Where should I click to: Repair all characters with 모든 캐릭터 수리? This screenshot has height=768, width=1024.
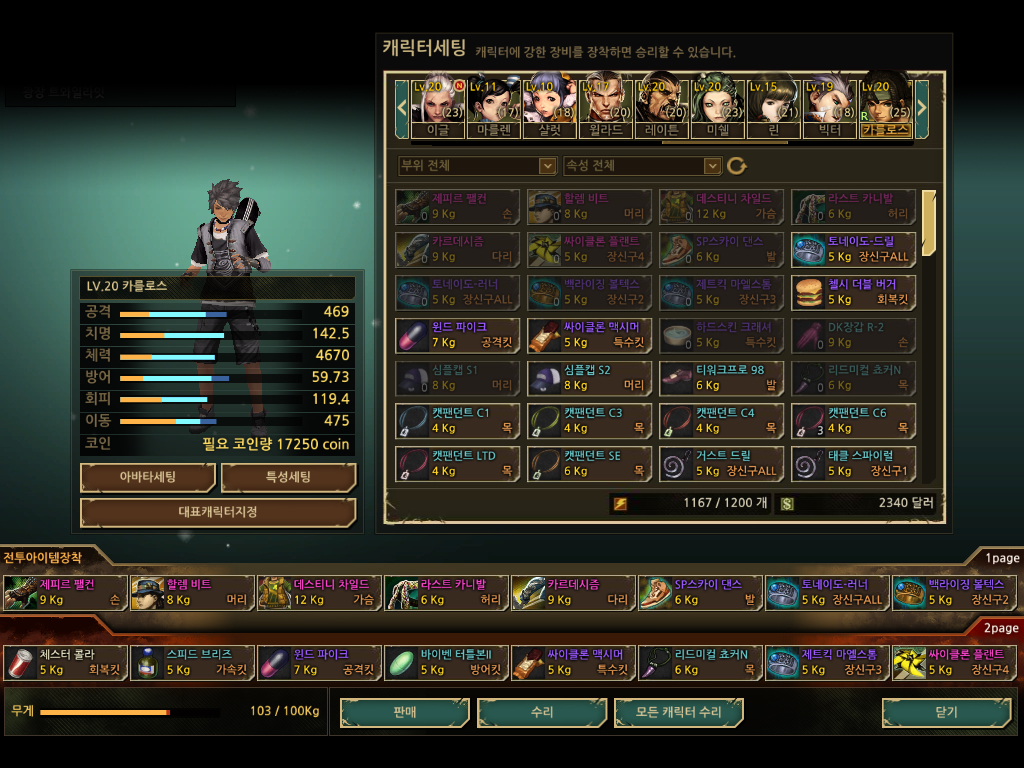pyautogui.click(x=679, y=712)
